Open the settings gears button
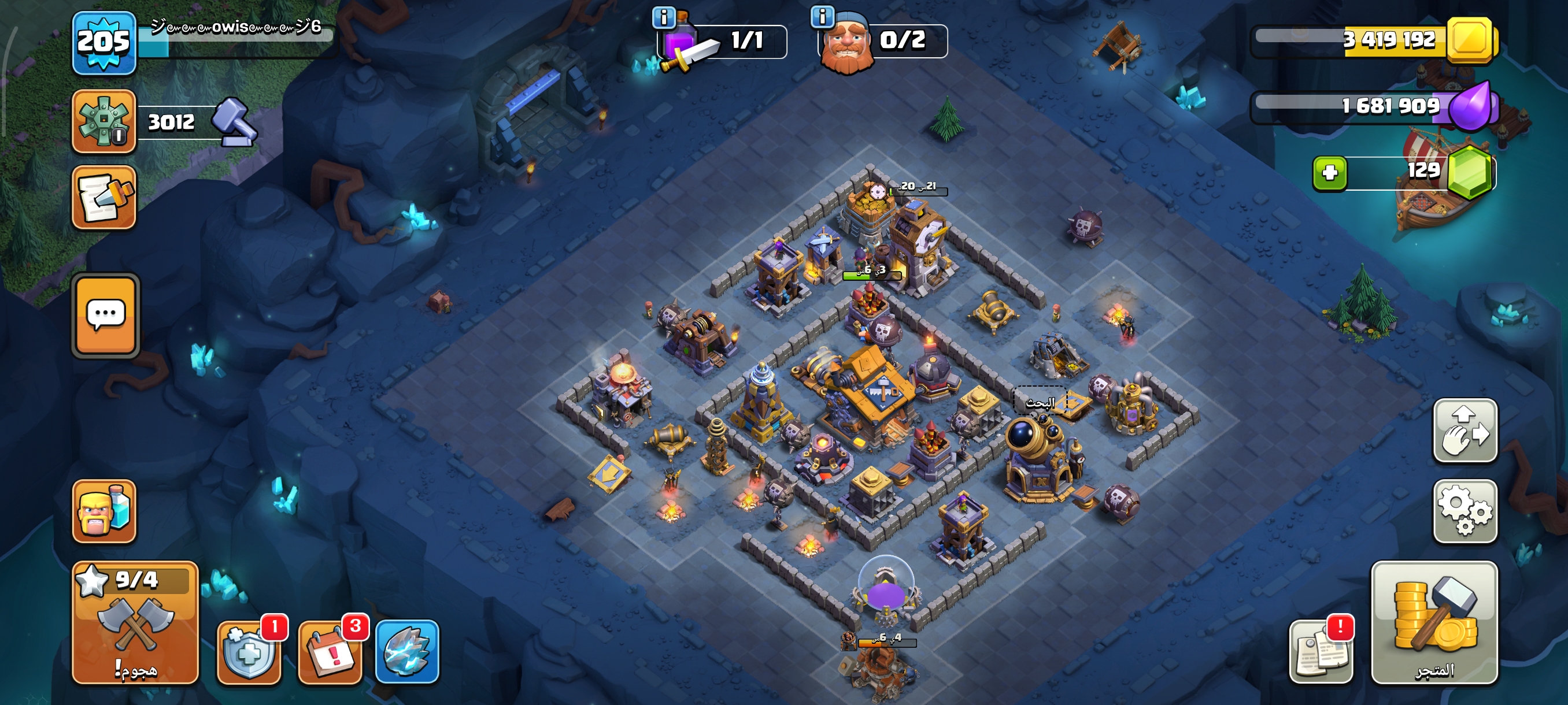Screen dimensions: 1568x705 pos(1465,511)
